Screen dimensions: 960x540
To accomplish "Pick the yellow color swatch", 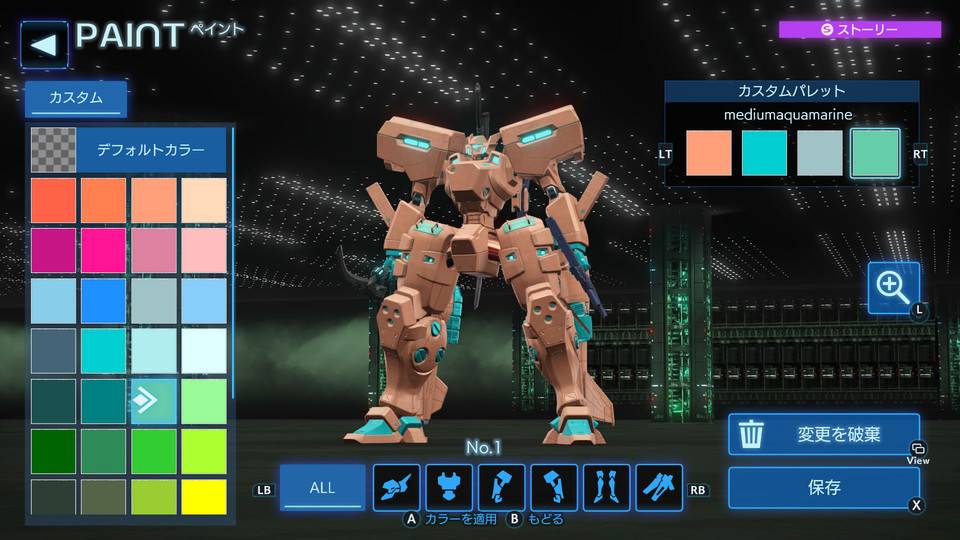I will 204,497.
